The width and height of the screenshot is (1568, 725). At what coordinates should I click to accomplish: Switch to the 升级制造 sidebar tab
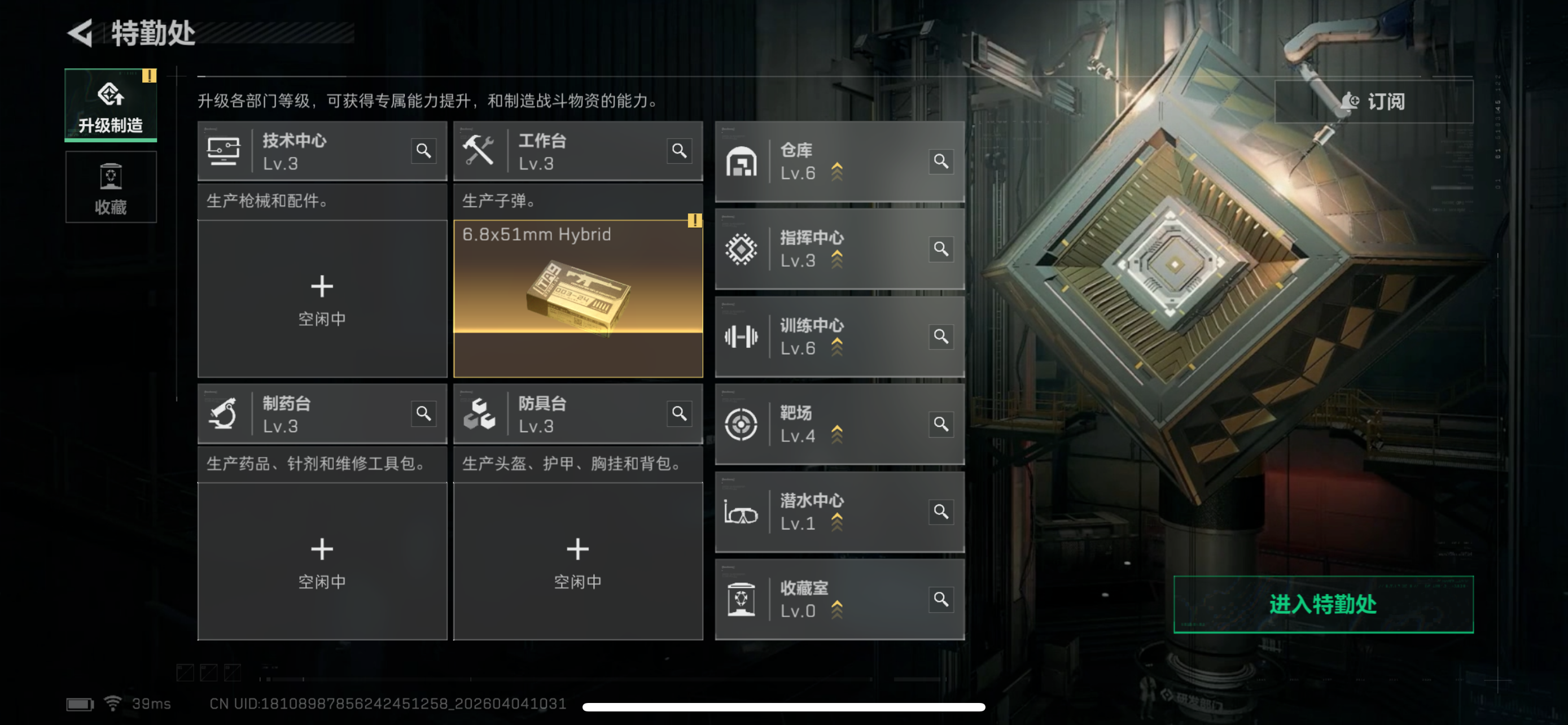(110, 104)
